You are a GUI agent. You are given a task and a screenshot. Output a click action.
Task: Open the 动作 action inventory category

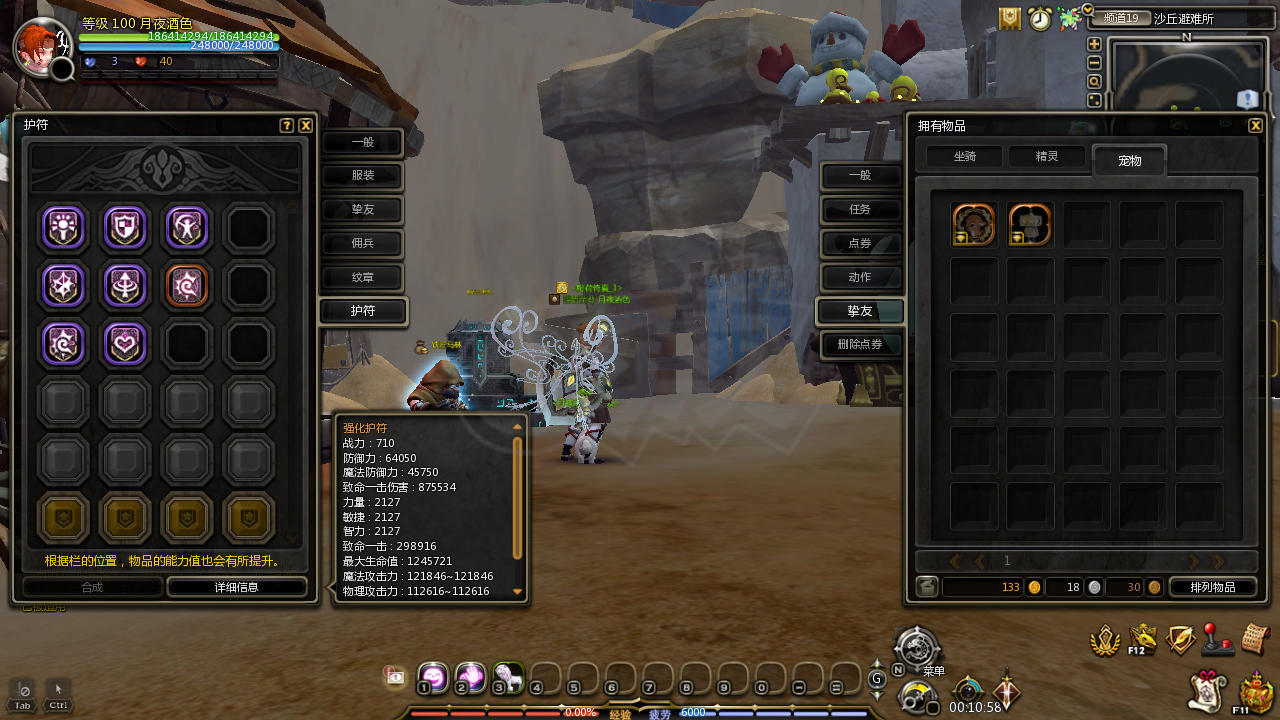tap(860, 277)
